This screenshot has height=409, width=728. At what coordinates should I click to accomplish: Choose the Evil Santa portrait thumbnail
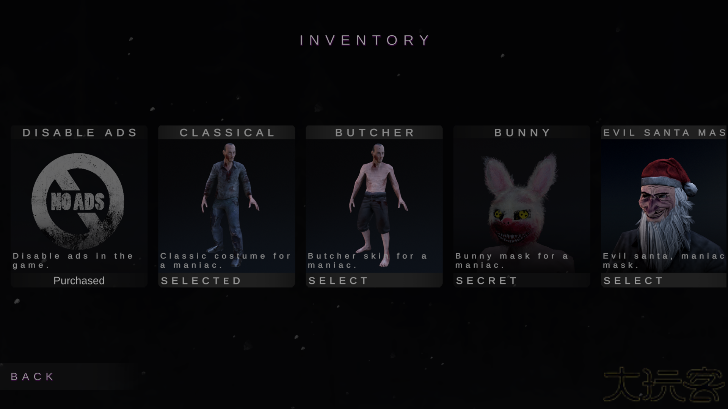(665, 205)
